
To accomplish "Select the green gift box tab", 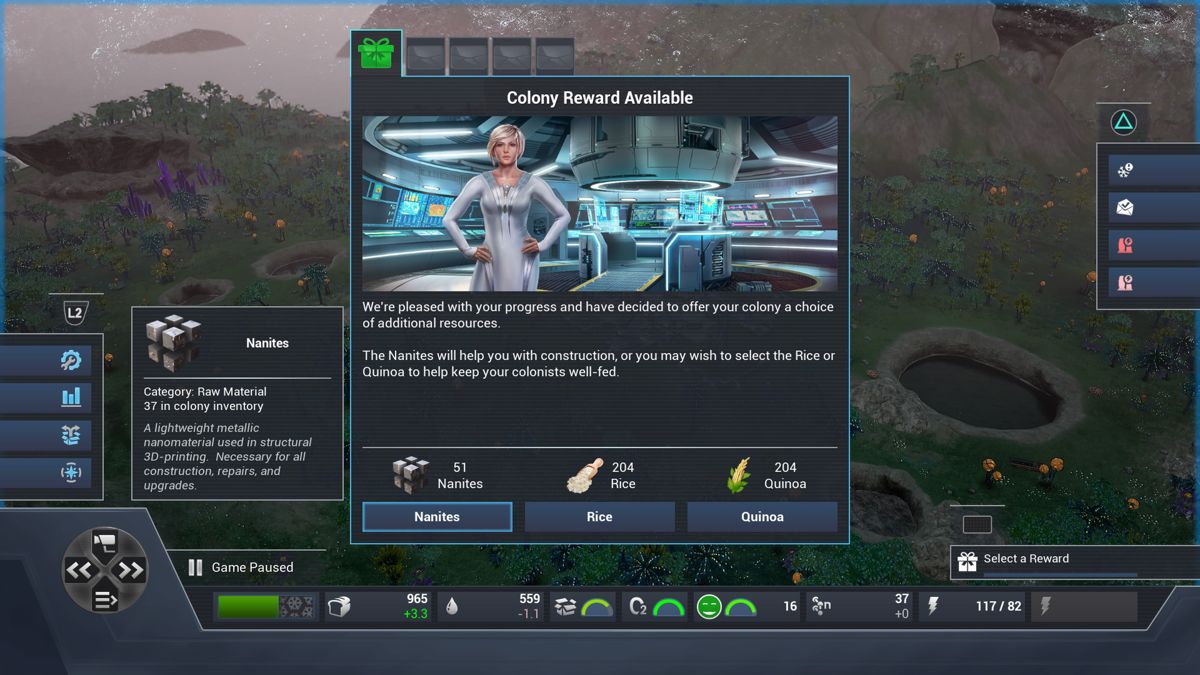I will click(376, 54).
